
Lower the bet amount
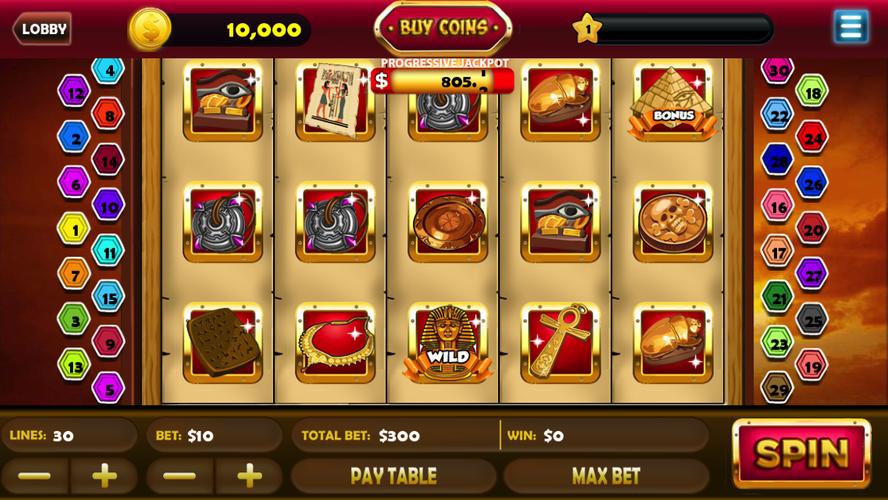click(x=179, y=475)
